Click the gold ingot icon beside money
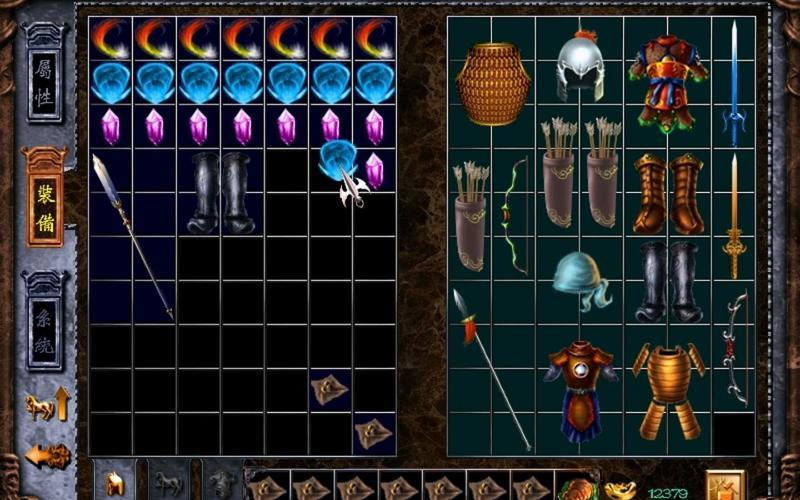800x500 pixels. tap(619, 490)
